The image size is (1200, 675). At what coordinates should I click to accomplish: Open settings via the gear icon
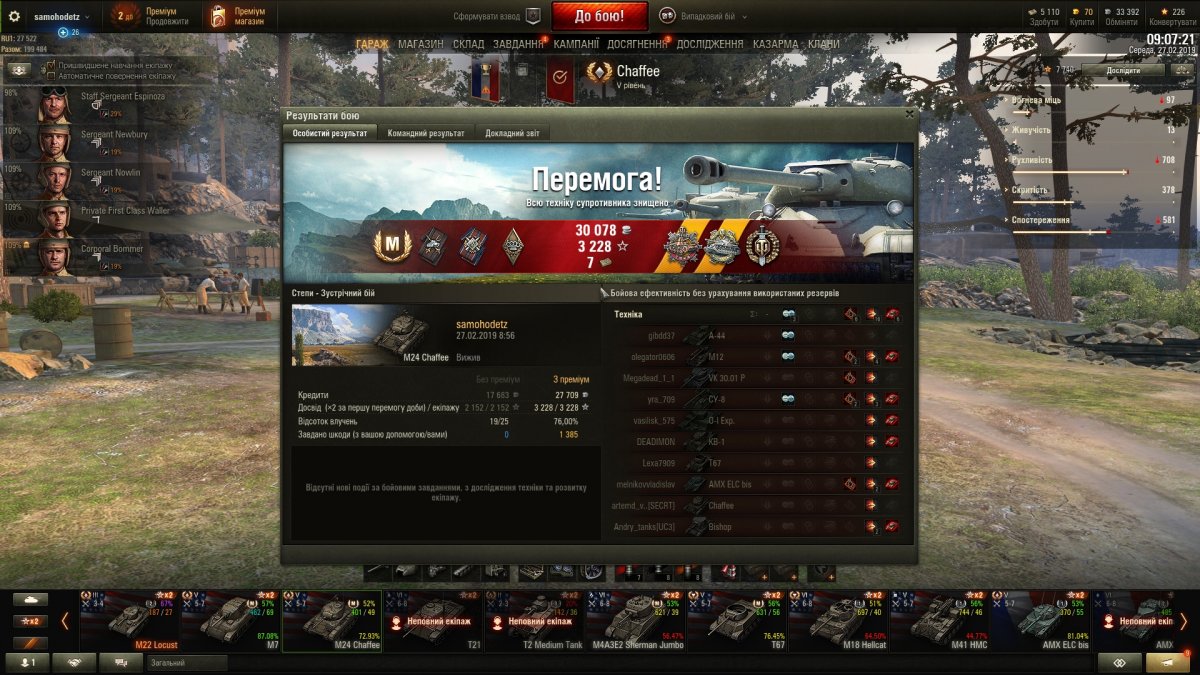pos(14,16)
